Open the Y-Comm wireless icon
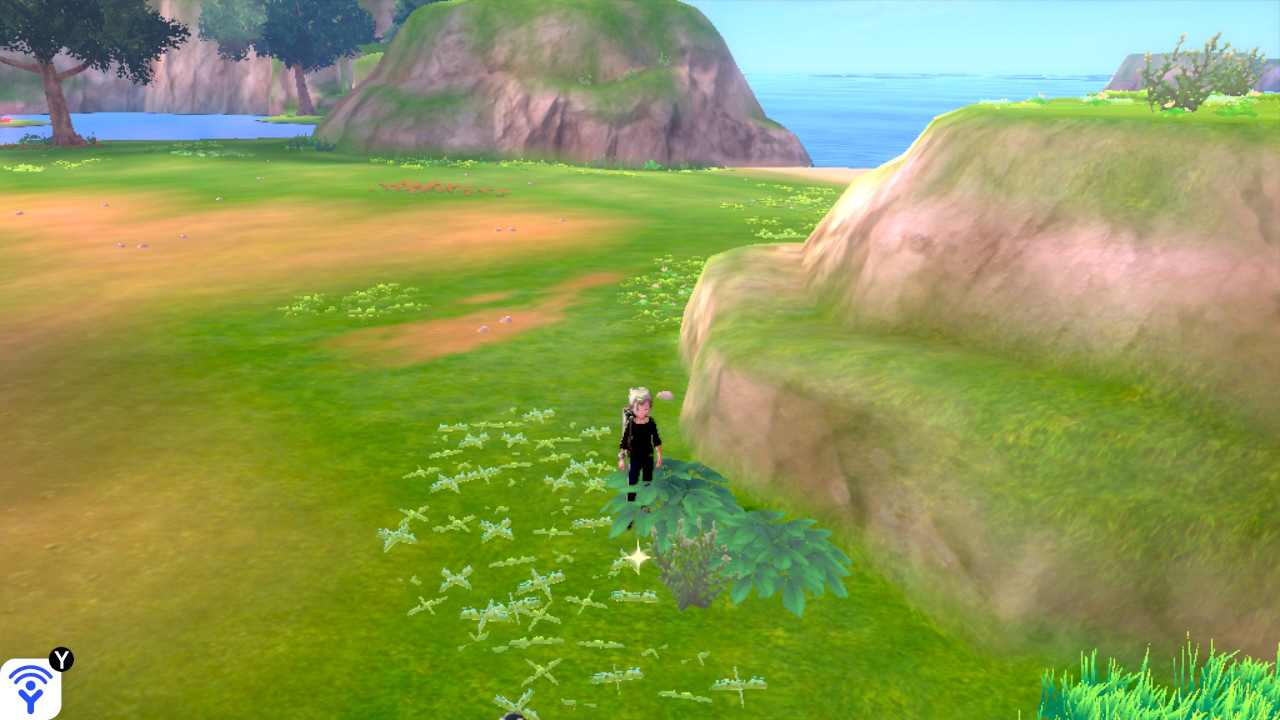This screenshot has height=720, width=1280. [x=30, y=688]
